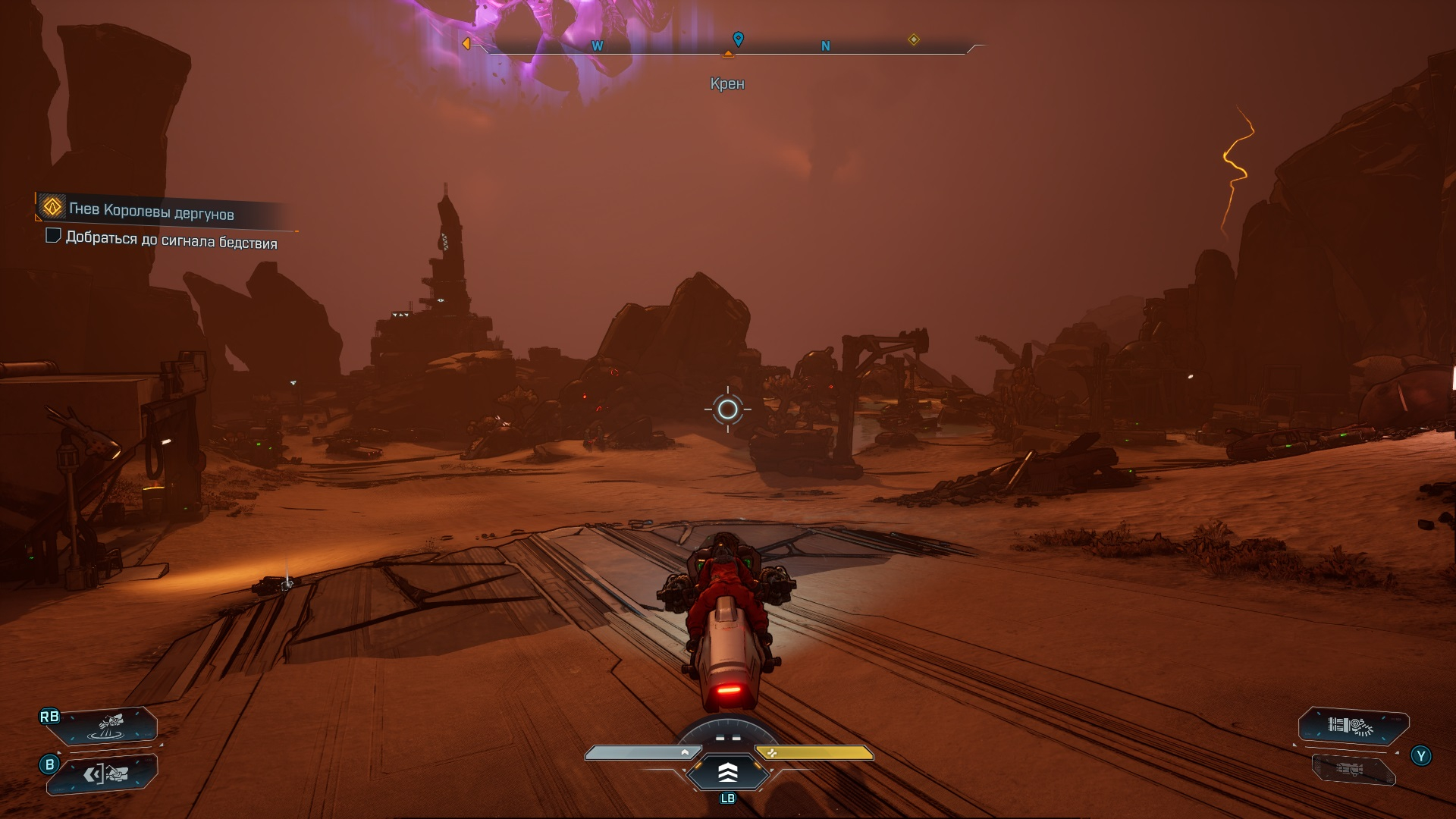This screenshot has width=1456, height=819.
Task: Click the central chevron boost emblem
Action: tap(727, 773)
